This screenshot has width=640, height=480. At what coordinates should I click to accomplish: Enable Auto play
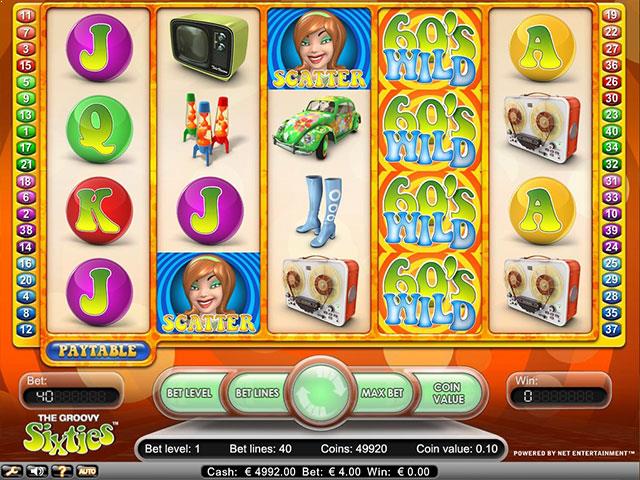pyautogui.click(x=87, y=469)
